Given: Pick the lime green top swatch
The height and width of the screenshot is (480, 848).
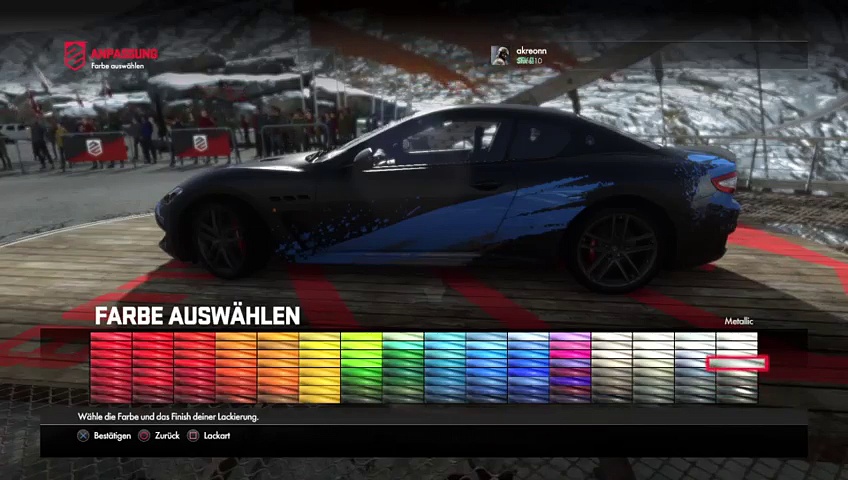Looking at the screenshot, I should 361,342.
